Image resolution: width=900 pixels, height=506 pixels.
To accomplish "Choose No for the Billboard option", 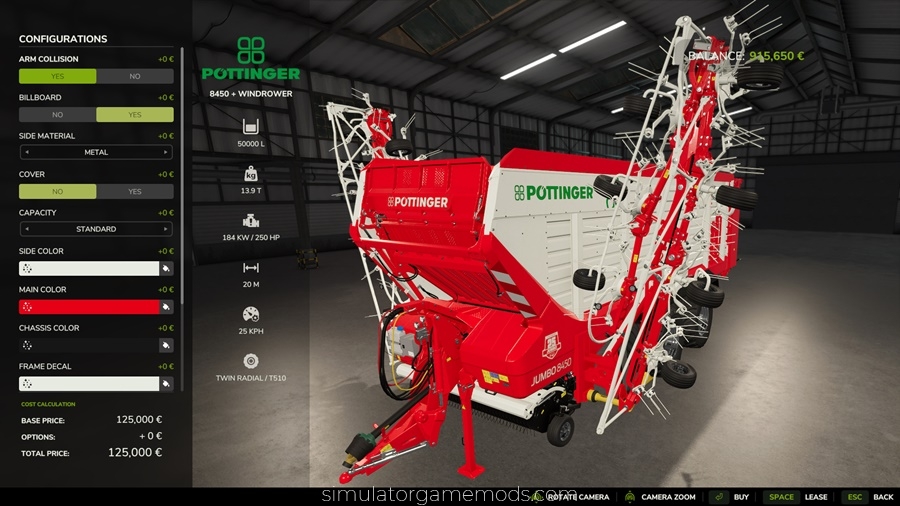I will [x=57, y=115].
